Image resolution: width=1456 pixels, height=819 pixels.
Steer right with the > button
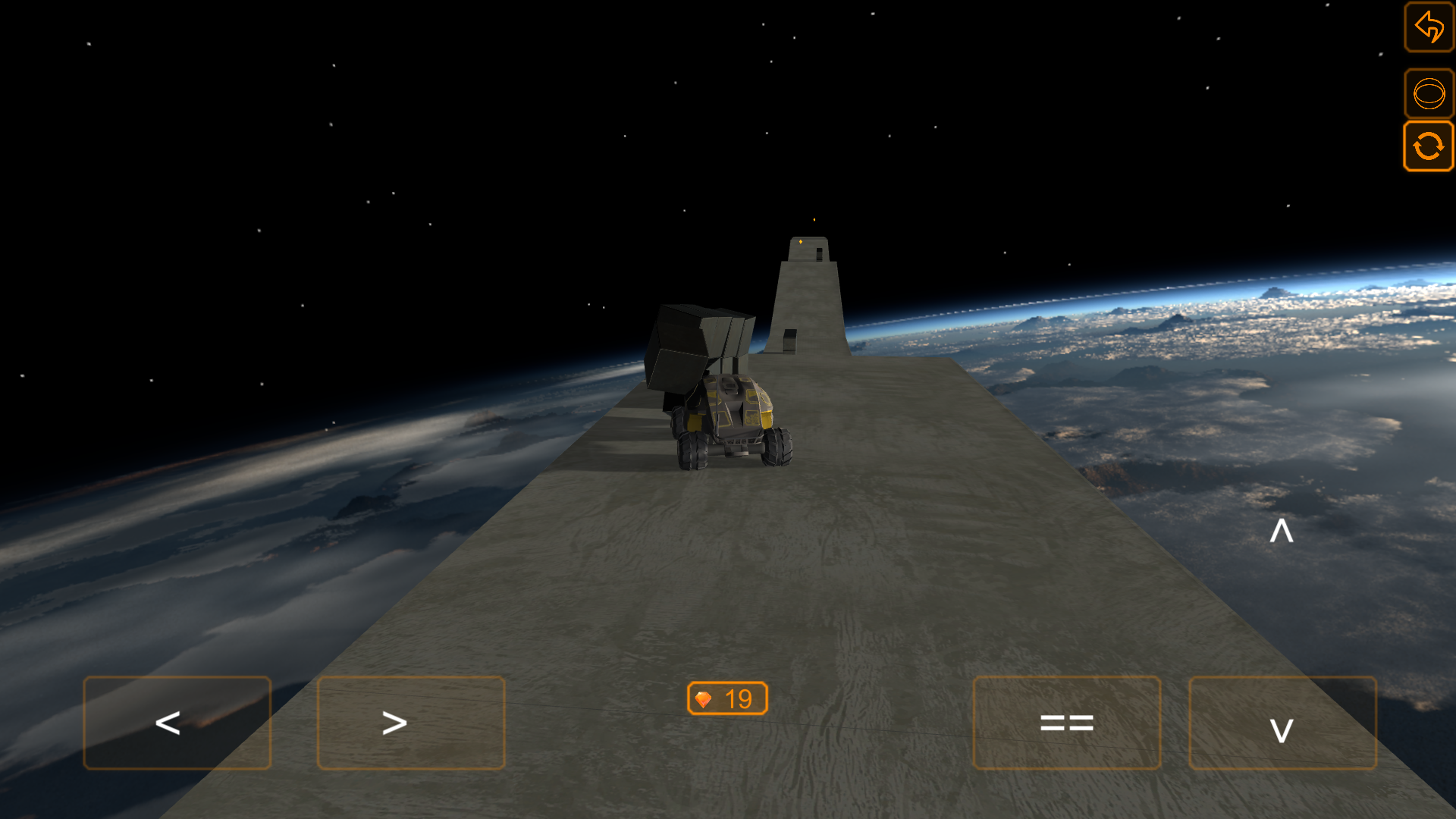click(410, 723)
